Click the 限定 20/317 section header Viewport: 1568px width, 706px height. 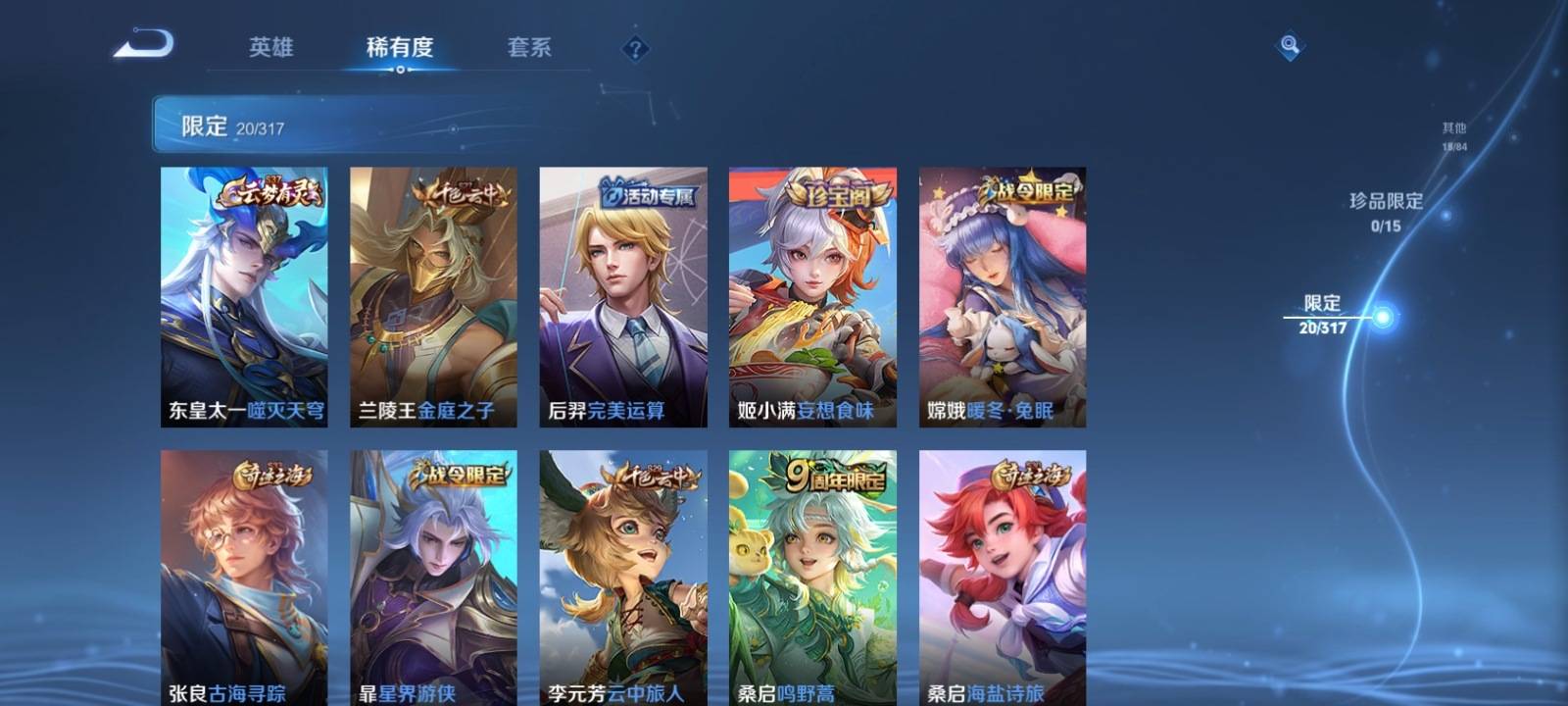pos(233,126)
